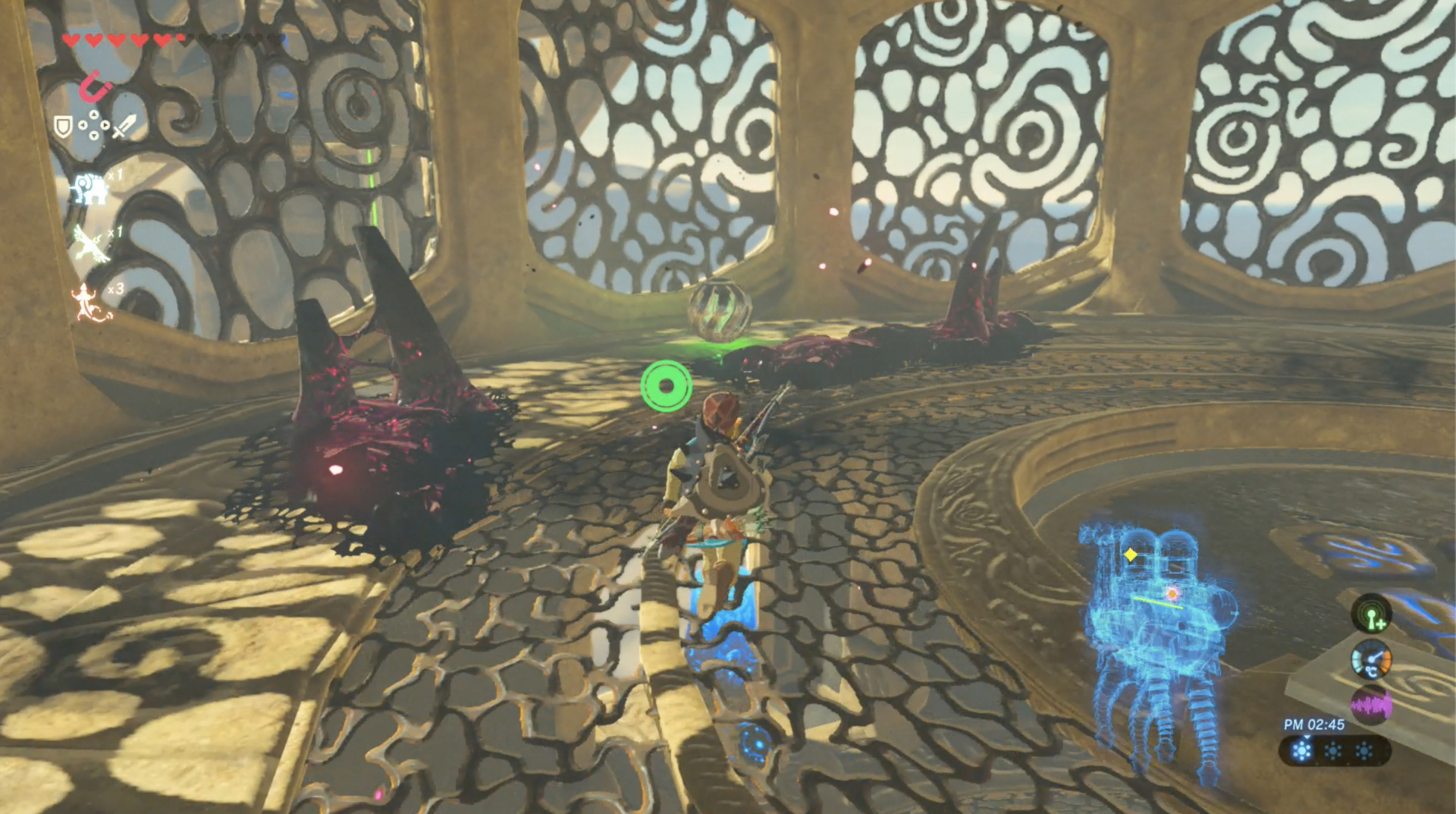The height and width of the screenshot is (814, 1456).
Task: Enable the second snowflake cold level
Action: [1332, 750]
